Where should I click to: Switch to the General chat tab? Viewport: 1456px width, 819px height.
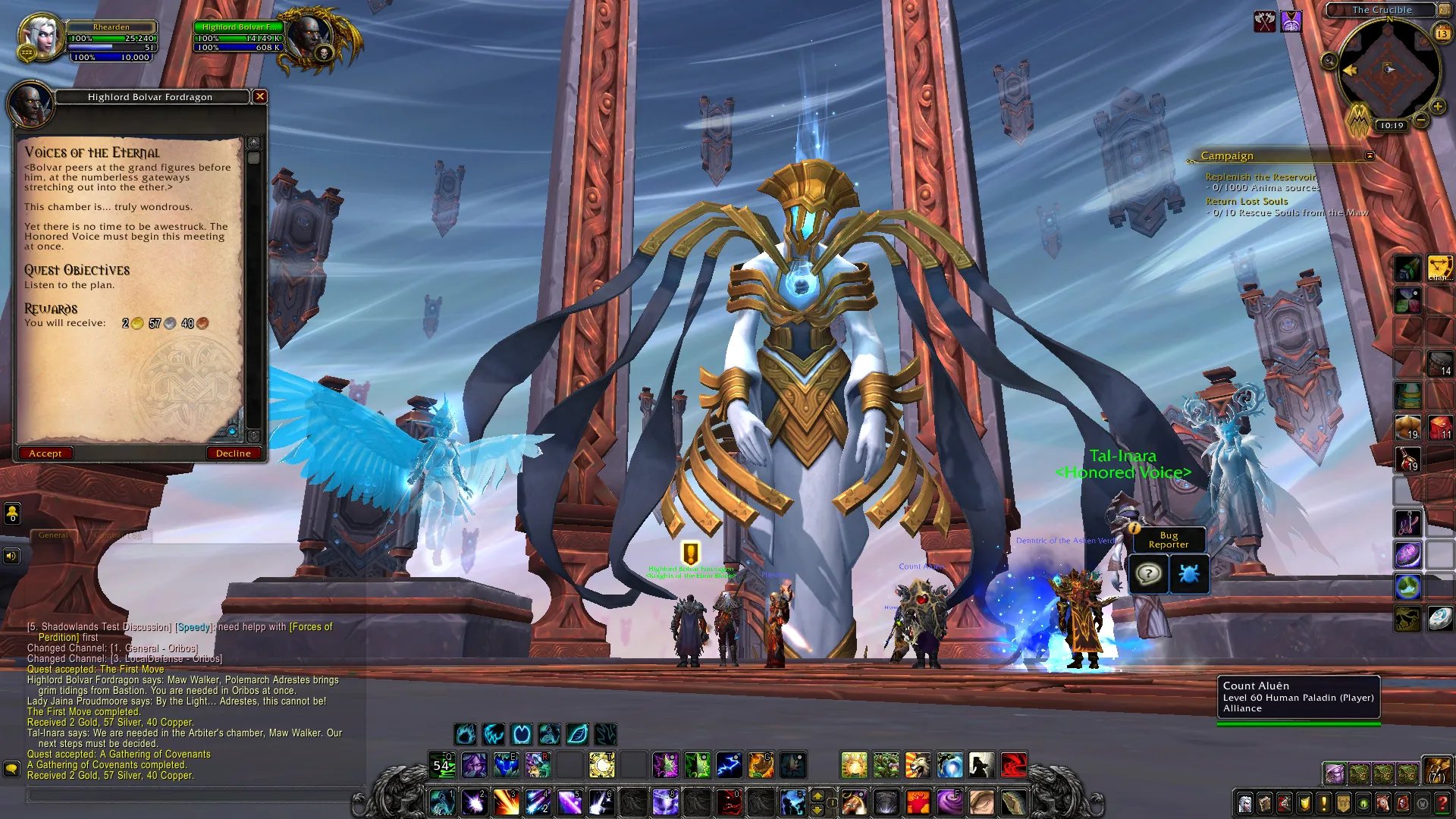pyautogui.click(x=53, y=535)
